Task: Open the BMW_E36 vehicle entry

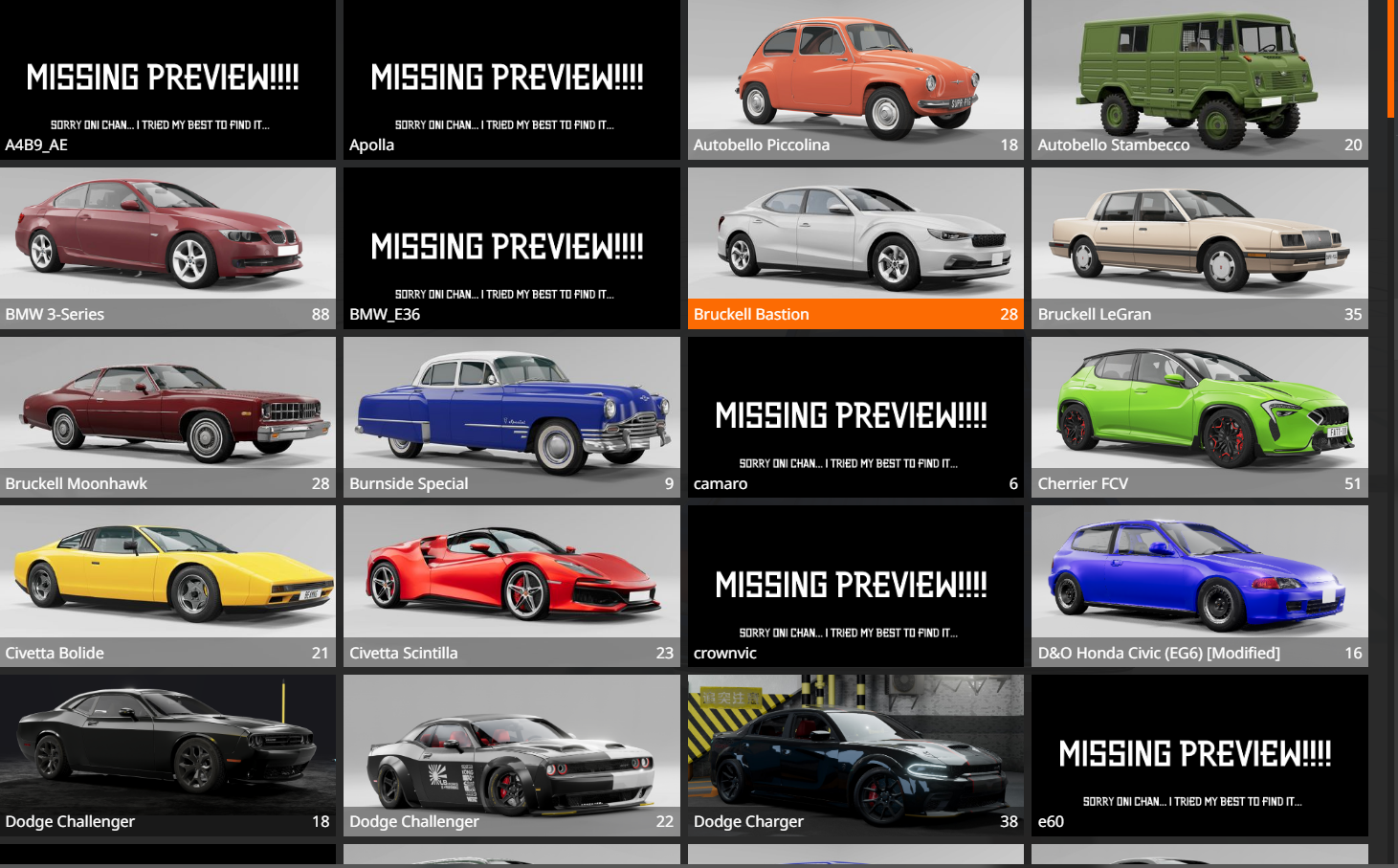Action: pos(511,247)
